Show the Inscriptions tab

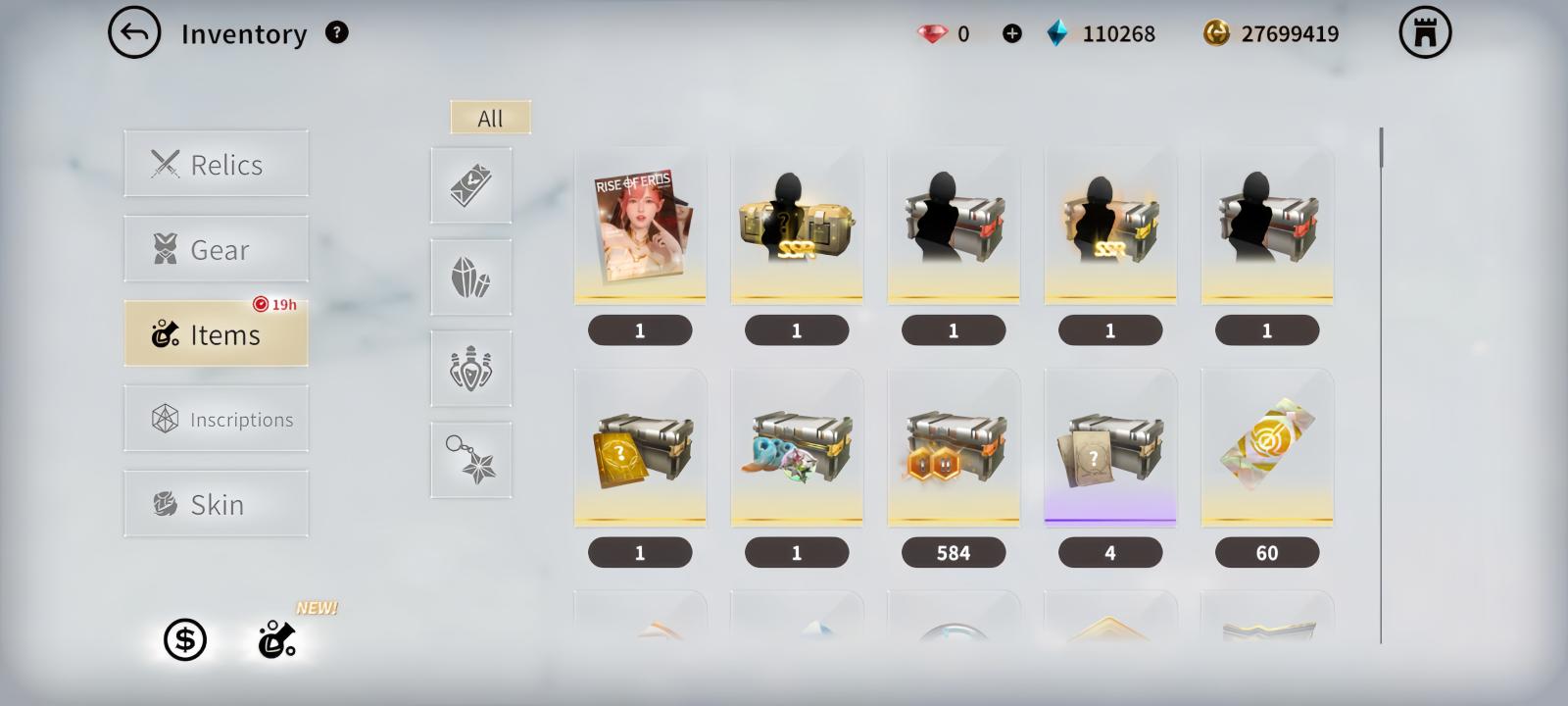tap(216, 419)
